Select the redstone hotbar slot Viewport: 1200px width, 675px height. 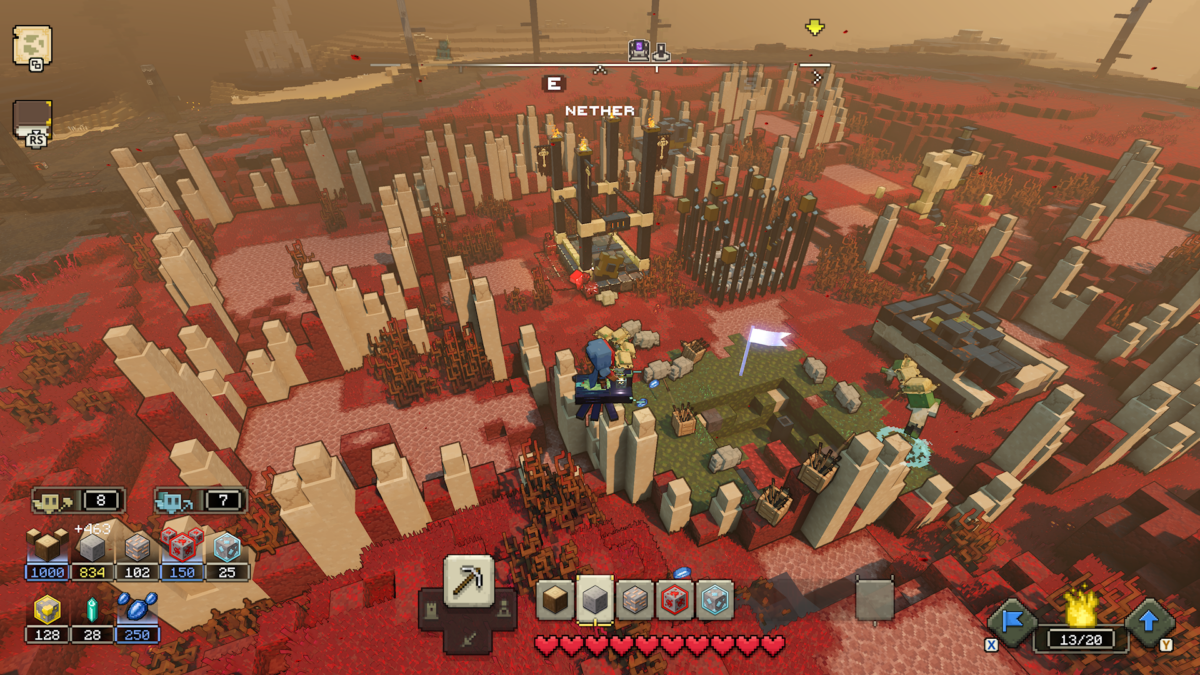(675, 600)
